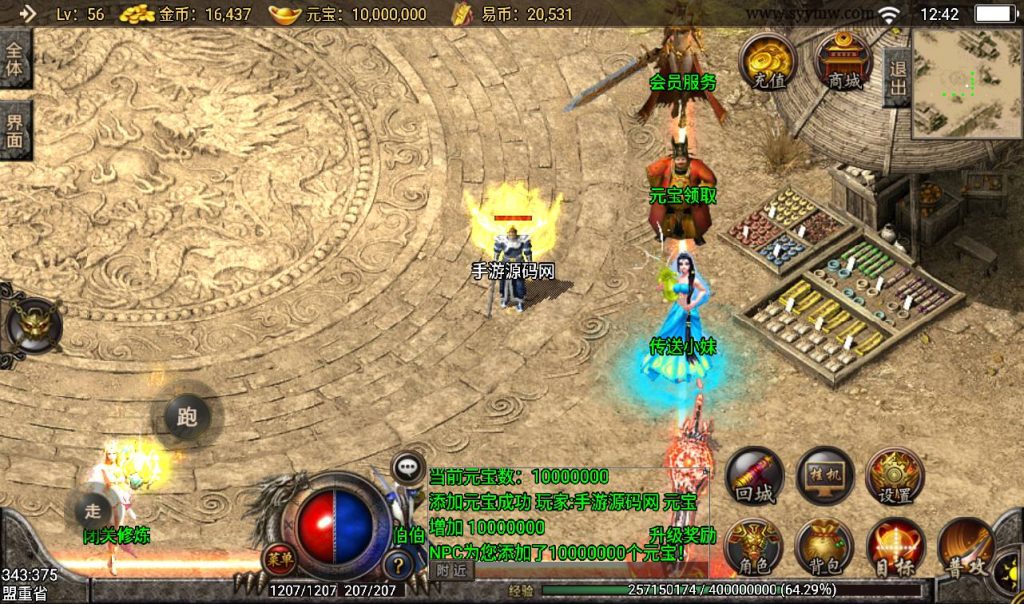1024x604 pixels.
Task: Activate the 挂机 auto-battle button
Action: coord(825,475)
